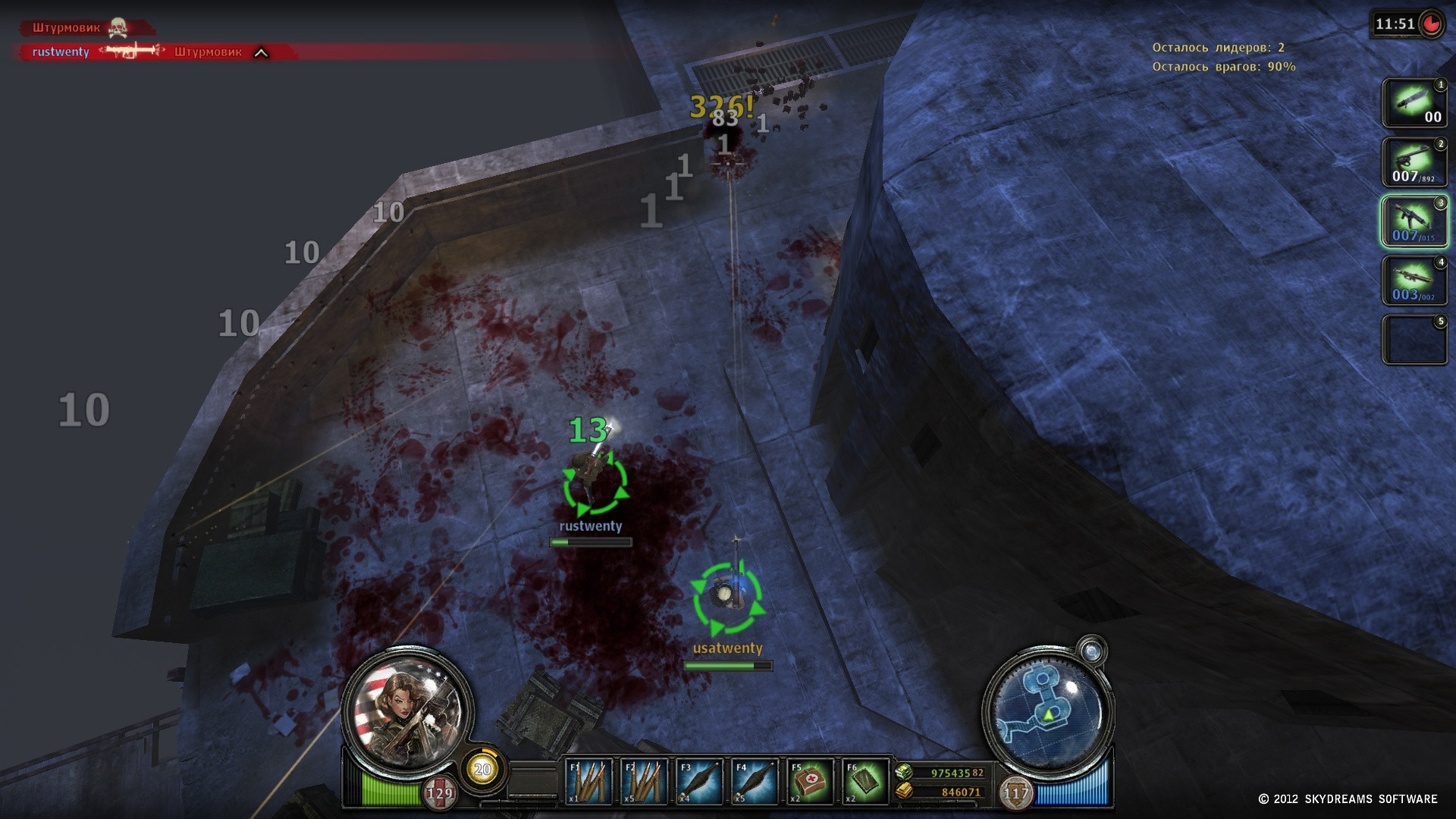
Task: Select the knife weapon slot
Action: (x=1414, y=103)
